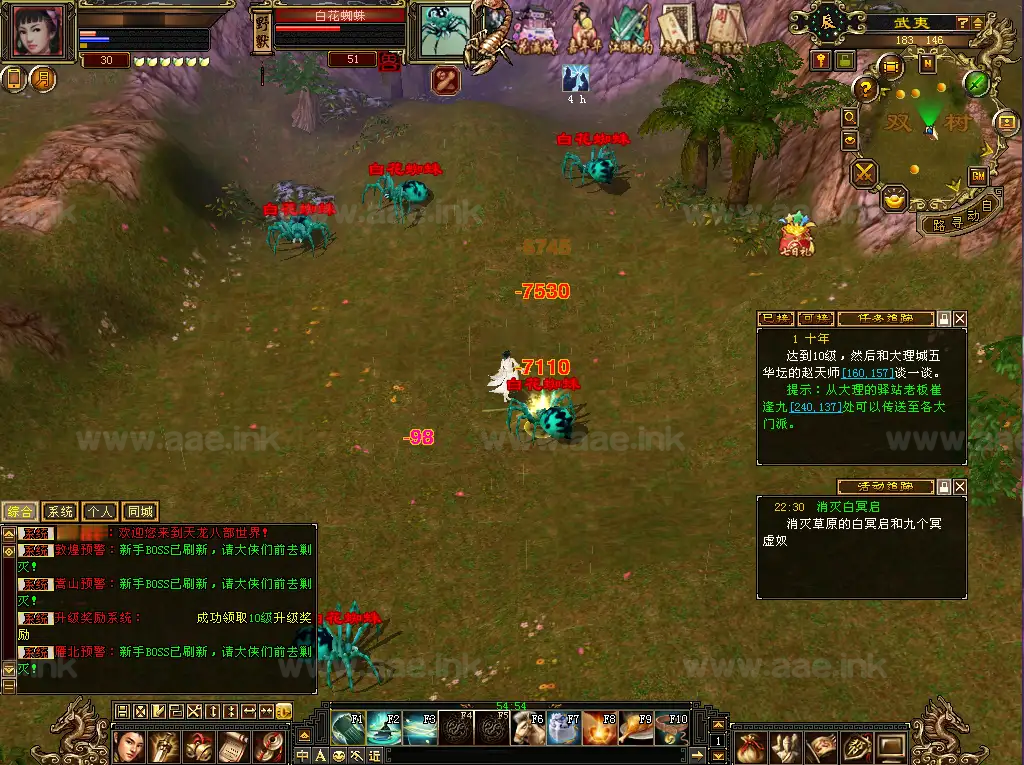Image resolution: width=1024 pixels, height=765 pixels.
Task: Open the bag icon in bottom-right menu
Action: tap(751, 746)
